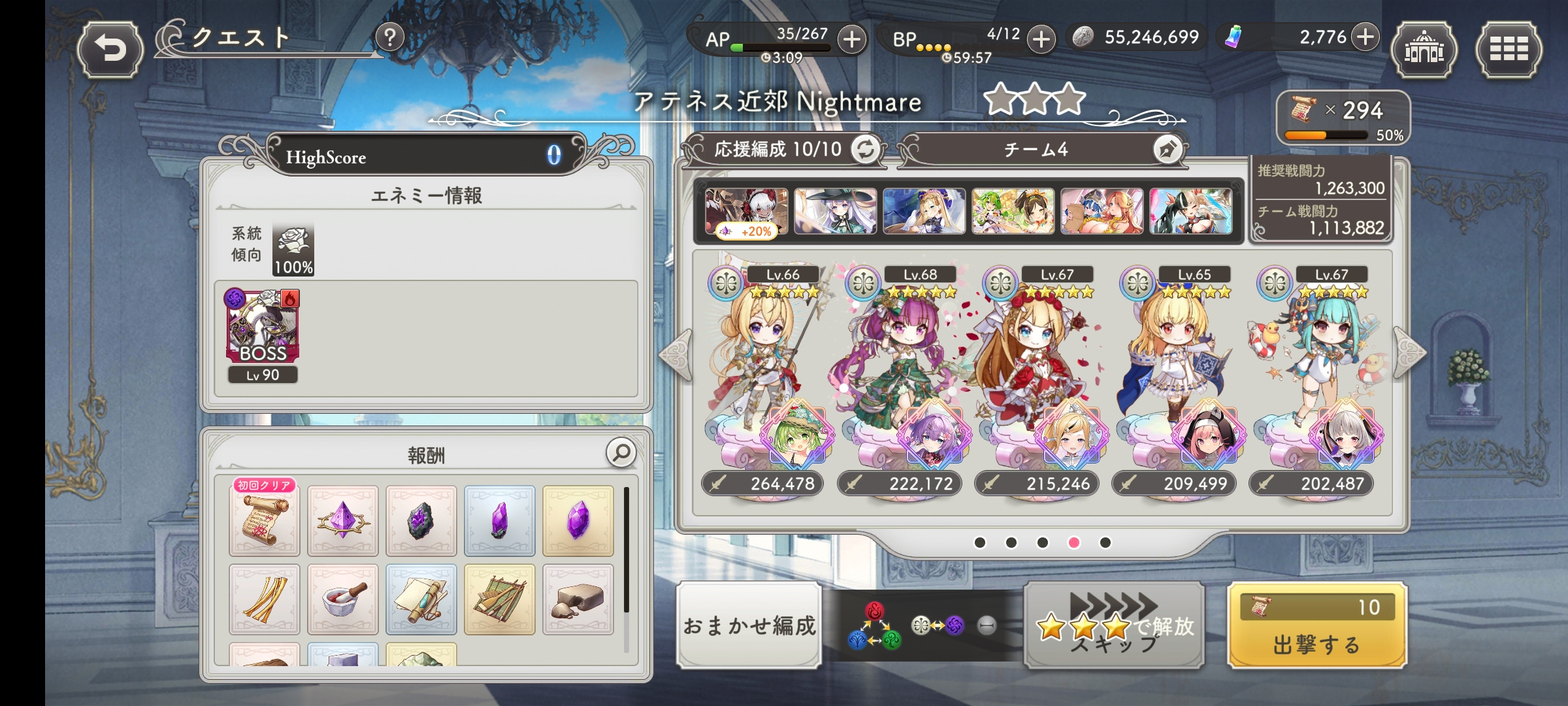This screenshot has width=1568, height=706.
Task: Open the home temple icon
Action: pyautogui.click(x=1424, y=50)
